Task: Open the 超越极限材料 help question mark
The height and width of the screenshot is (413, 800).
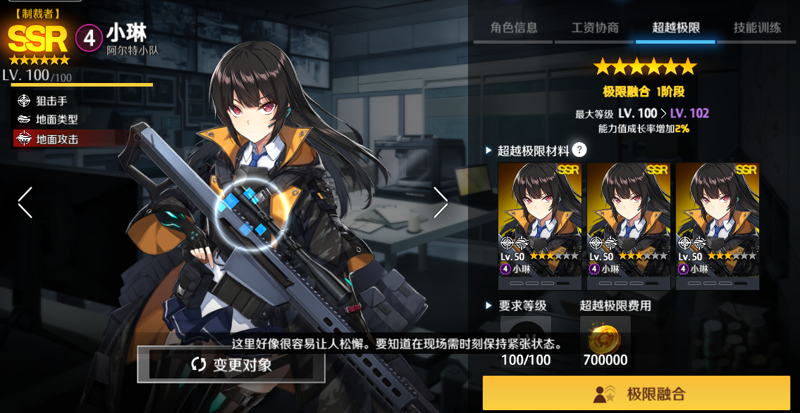Action: tap(579, 150)
